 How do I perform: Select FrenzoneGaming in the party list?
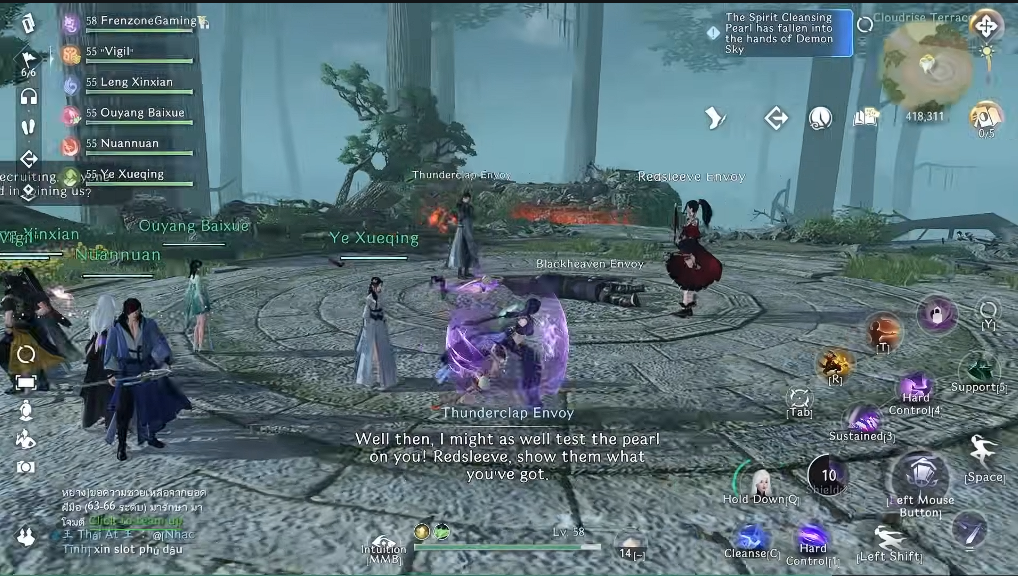140,22
